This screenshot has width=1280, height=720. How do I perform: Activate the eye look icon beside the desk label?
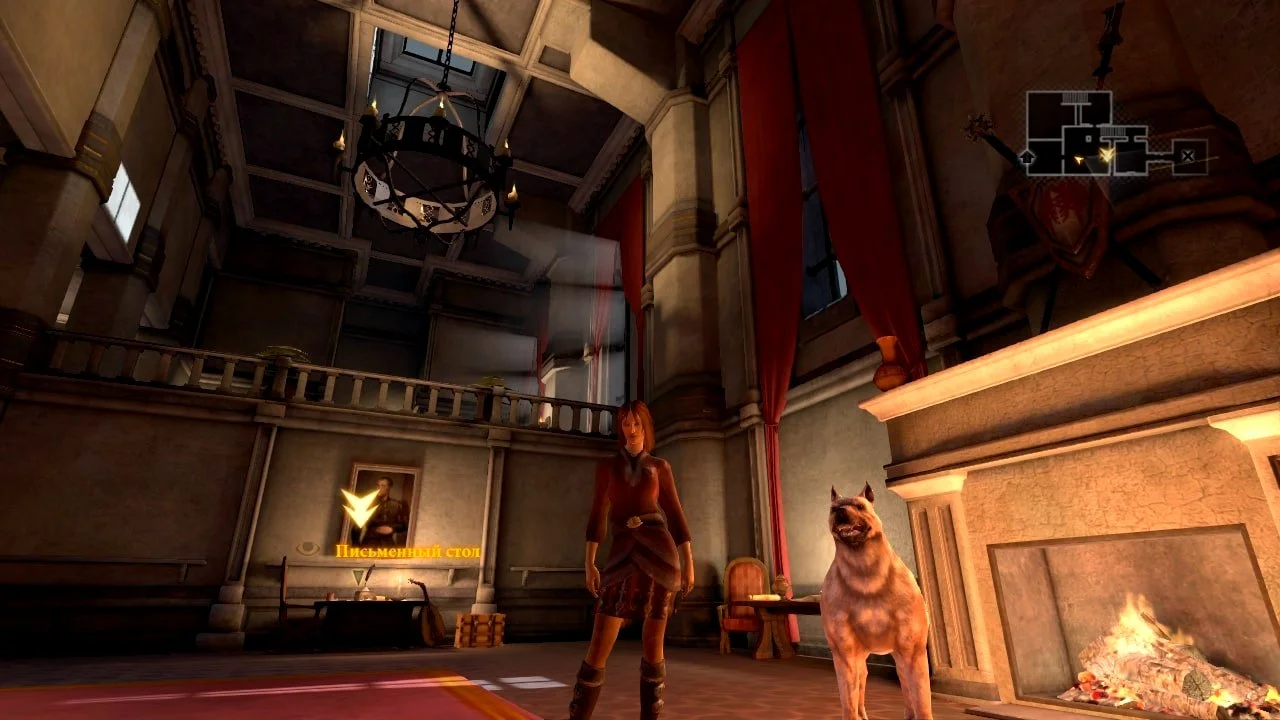[x=309, y=549]
